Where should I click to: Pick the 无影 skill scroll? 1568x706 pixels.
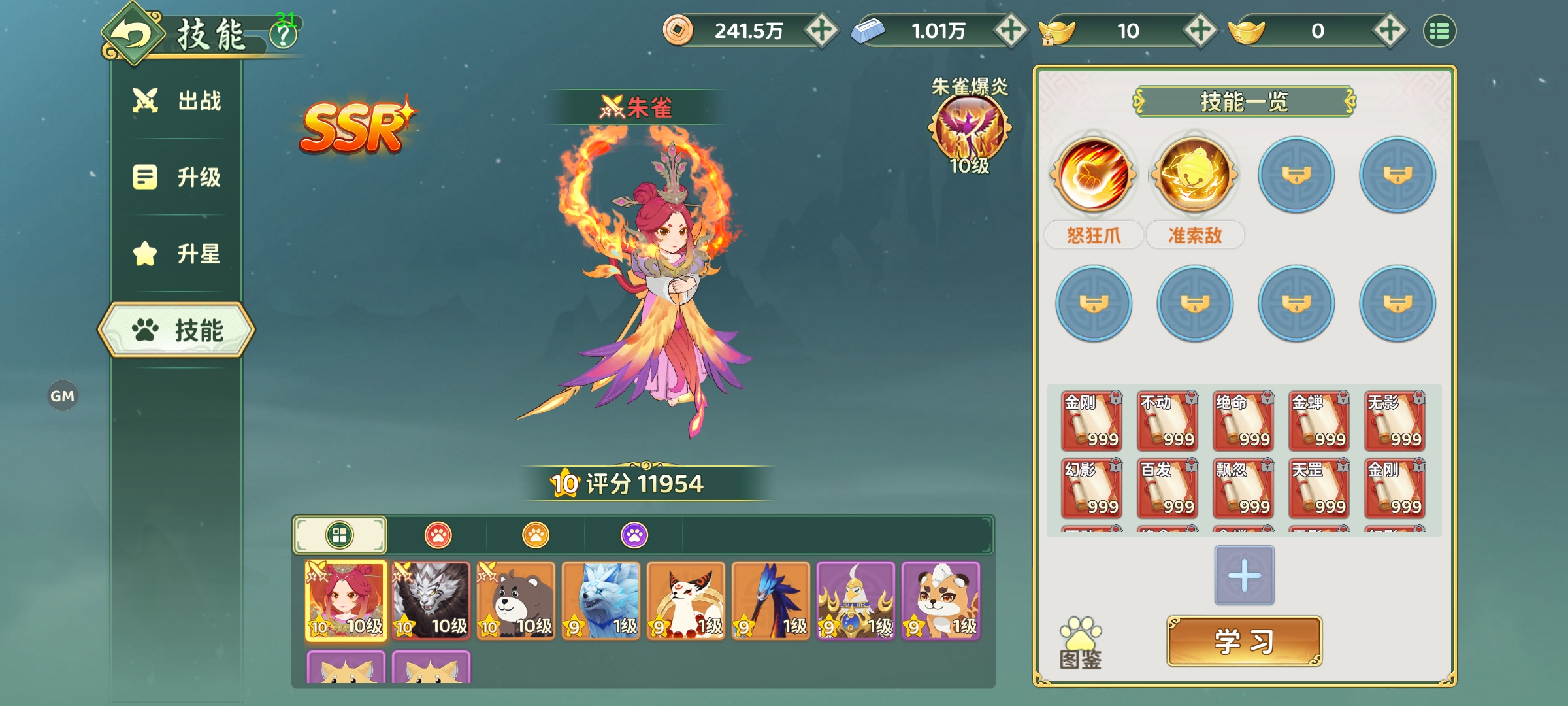coord(1394,422)
